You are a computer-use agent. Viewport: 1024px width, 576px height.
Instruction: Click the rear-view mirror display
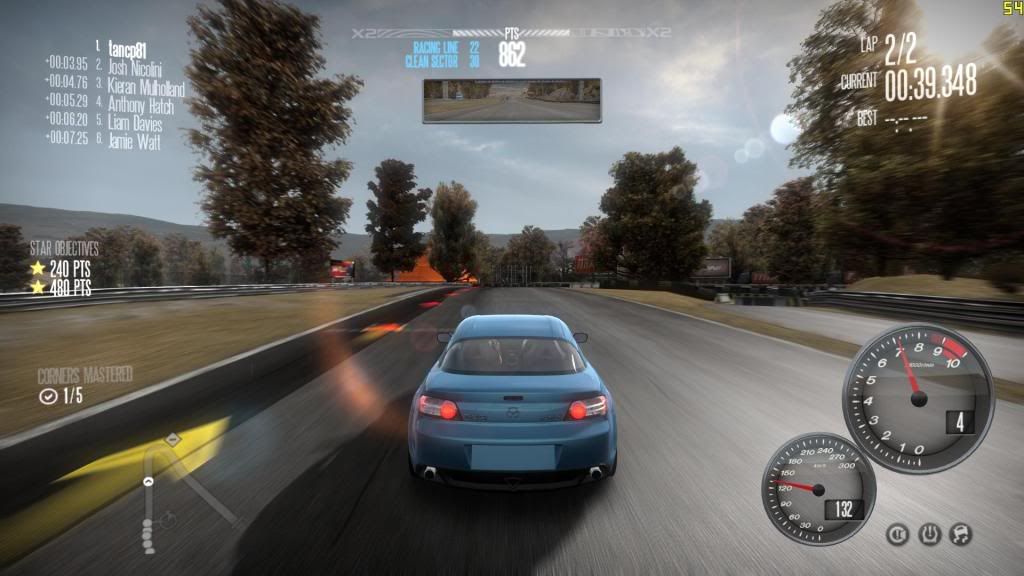(511, 100)
